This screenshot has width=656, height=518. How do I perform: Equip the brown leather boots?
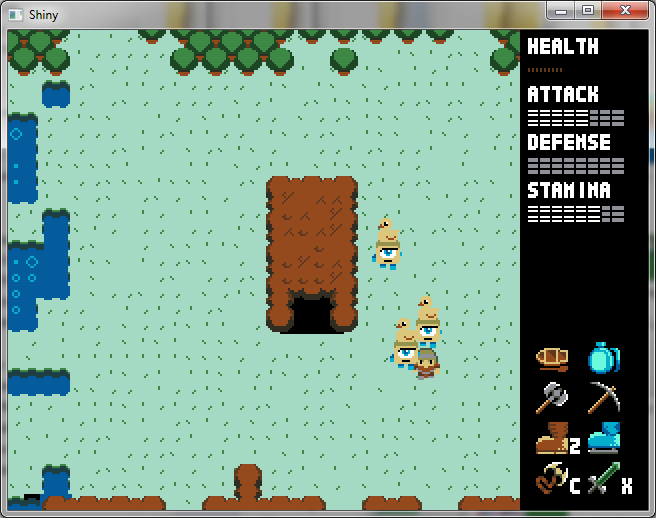551,439
